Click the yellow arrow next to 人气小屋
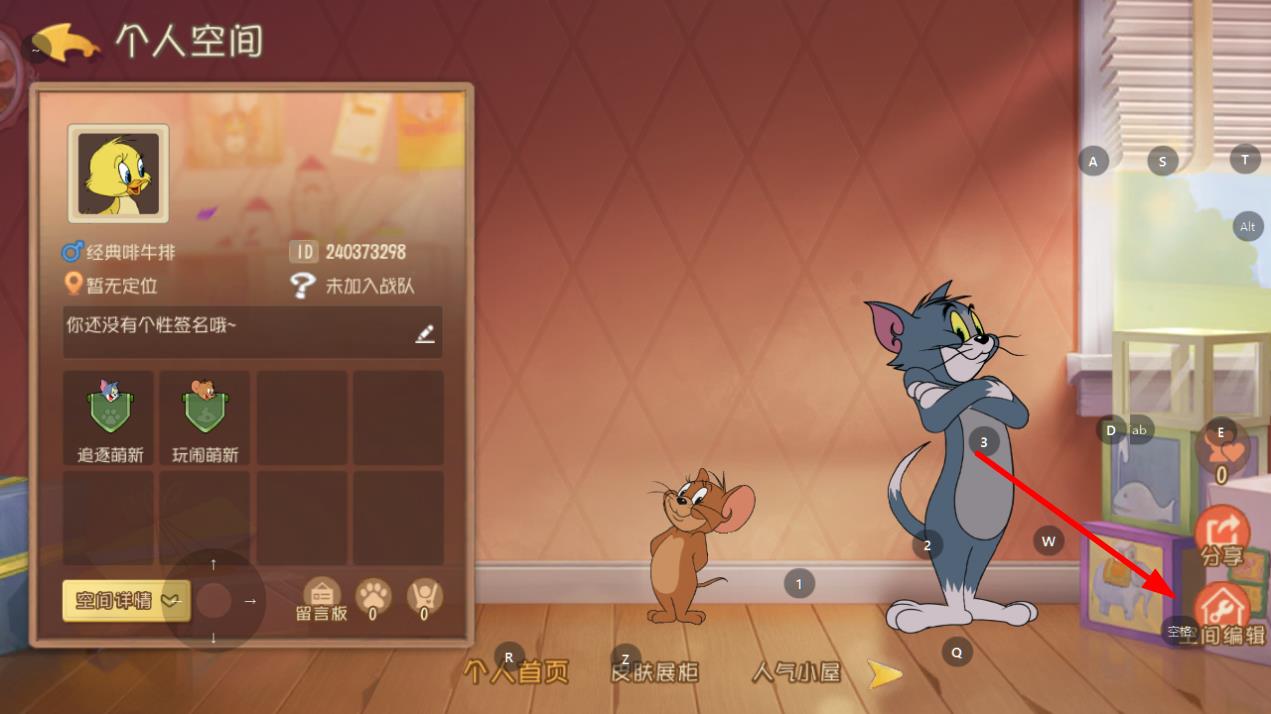Screen dimensions: 1271x714 pos(884,674)
